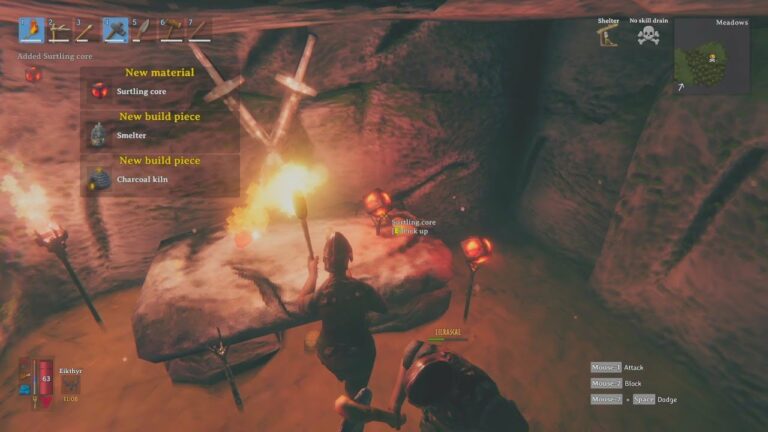The image size is (768, 432).
Task: Pick the spear in hotbar slot 5
Action: (x=143, y=31)
